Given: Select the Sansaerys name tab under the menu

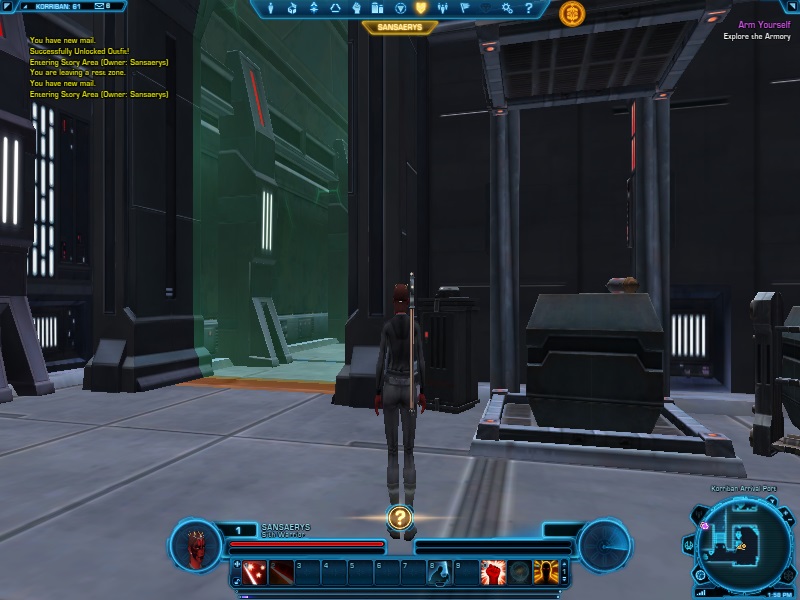Looking at the screenshot, I should point(400,28).
